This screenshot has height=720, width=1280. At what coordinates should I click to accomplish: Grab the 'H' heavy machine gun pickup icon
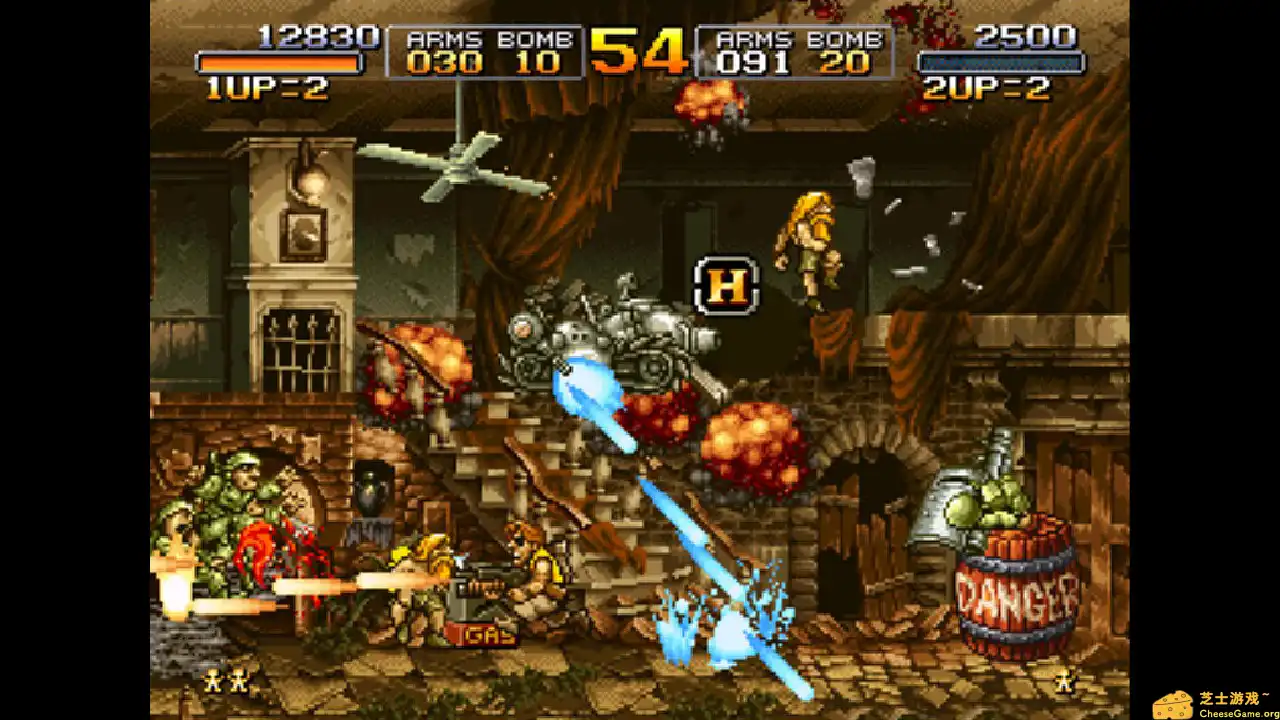pos(724,285)
